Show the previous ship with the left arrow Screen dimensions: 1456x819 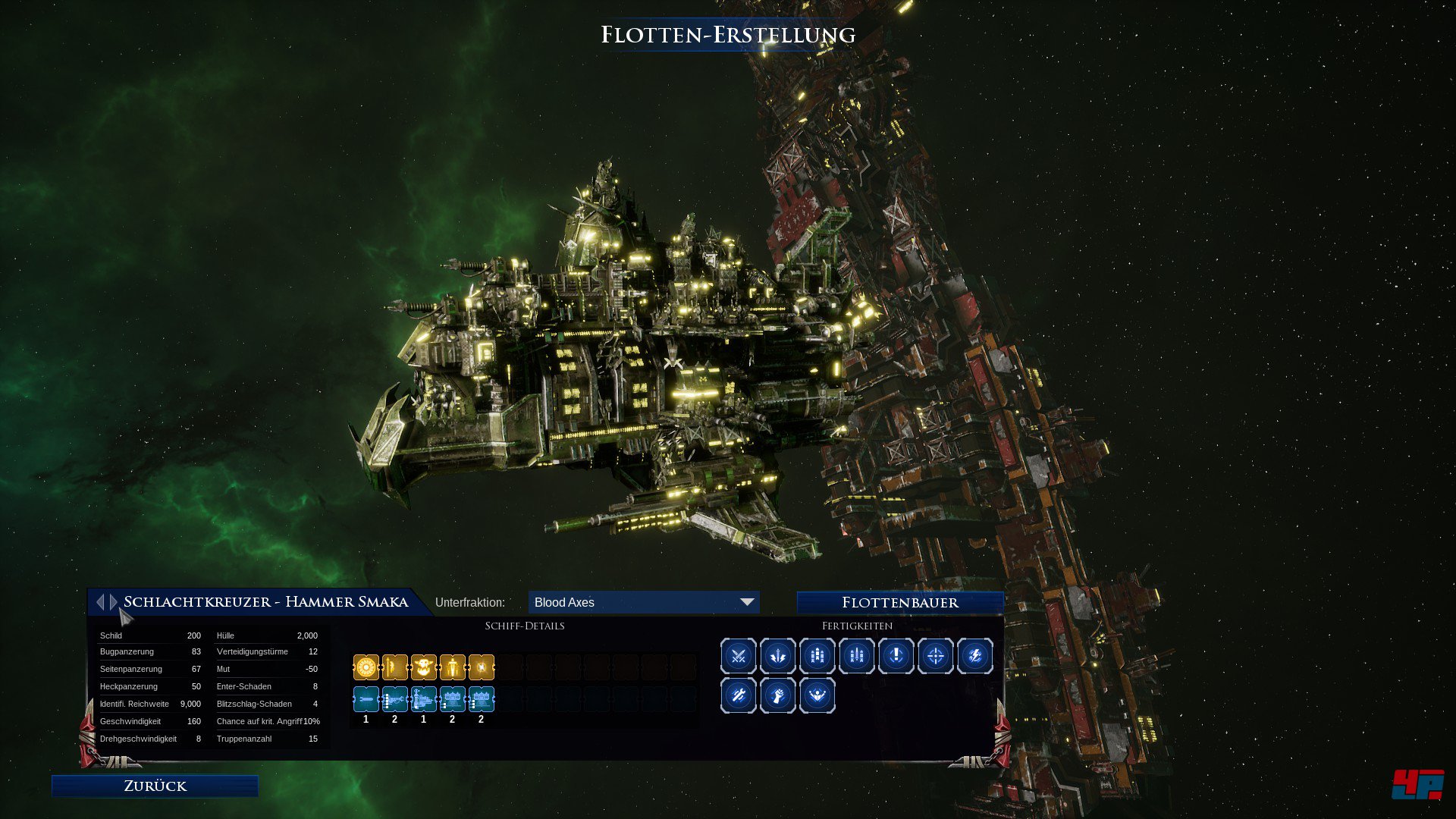[100, 602]
